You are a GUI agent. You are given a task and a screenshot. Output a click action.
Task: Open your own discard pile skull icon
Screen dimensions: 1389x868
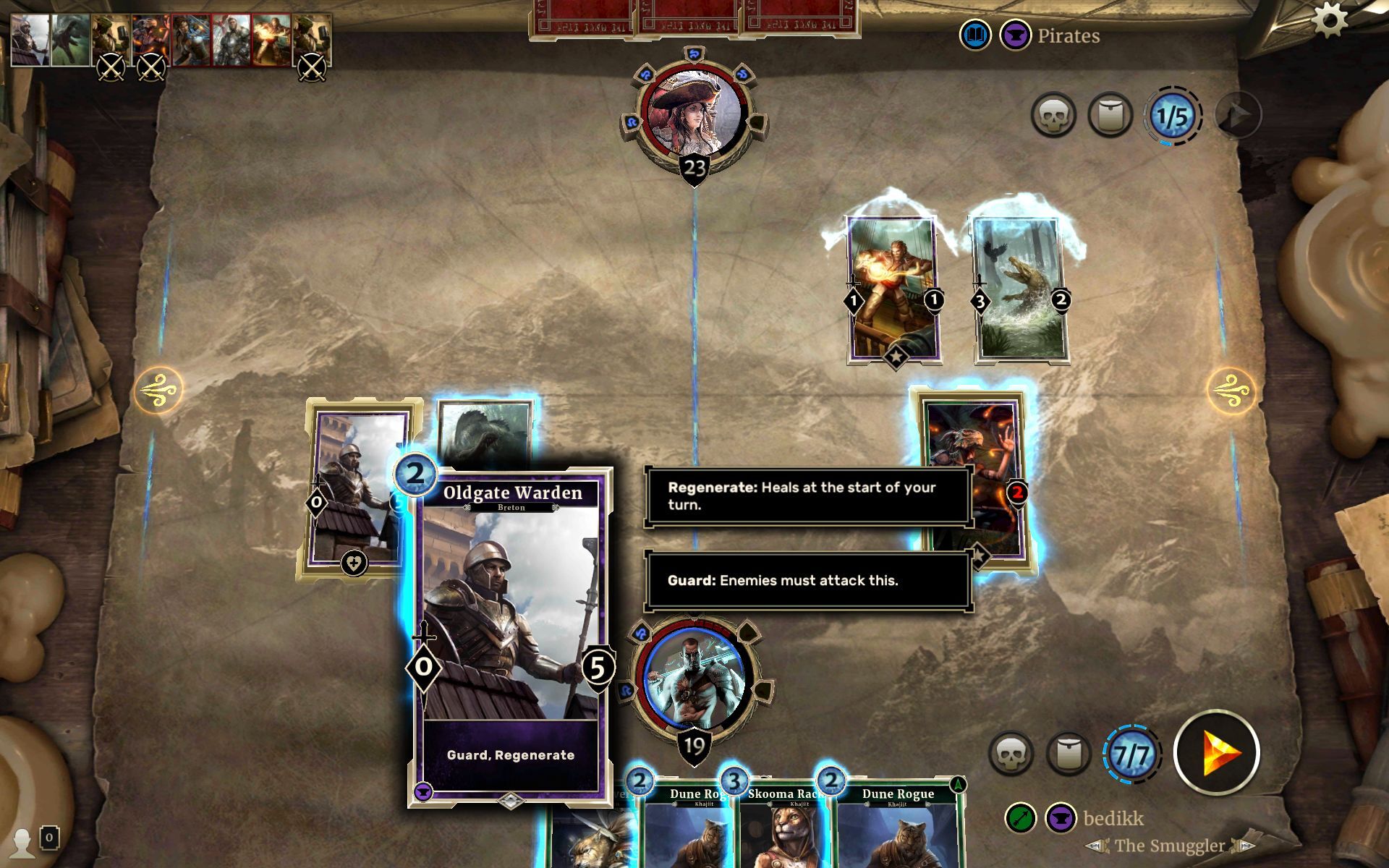pyautogui.click(x=1013, y=752)
